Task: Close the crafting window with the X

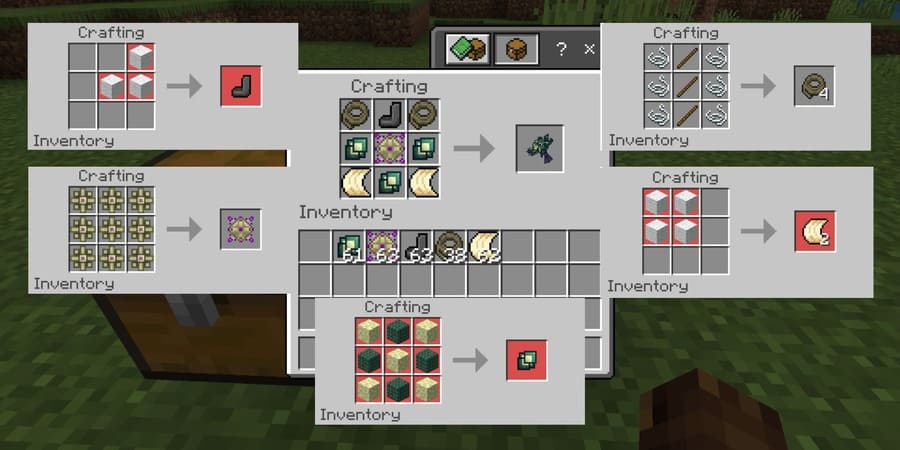Action: click(589, 48)
